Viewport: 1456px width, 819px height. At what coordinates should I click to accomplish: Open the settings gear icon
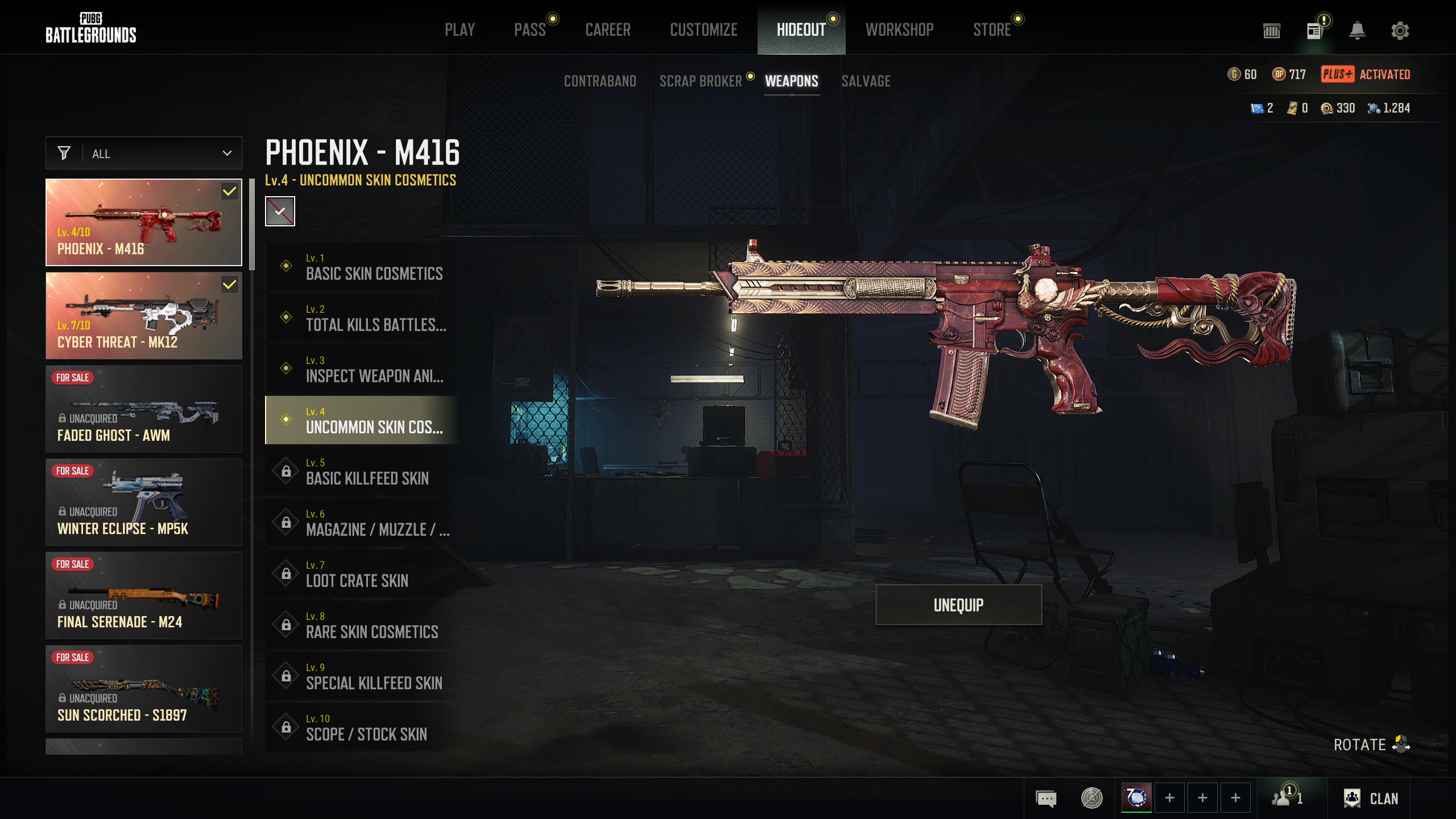pyautogui.click(x=1400, y=31)
